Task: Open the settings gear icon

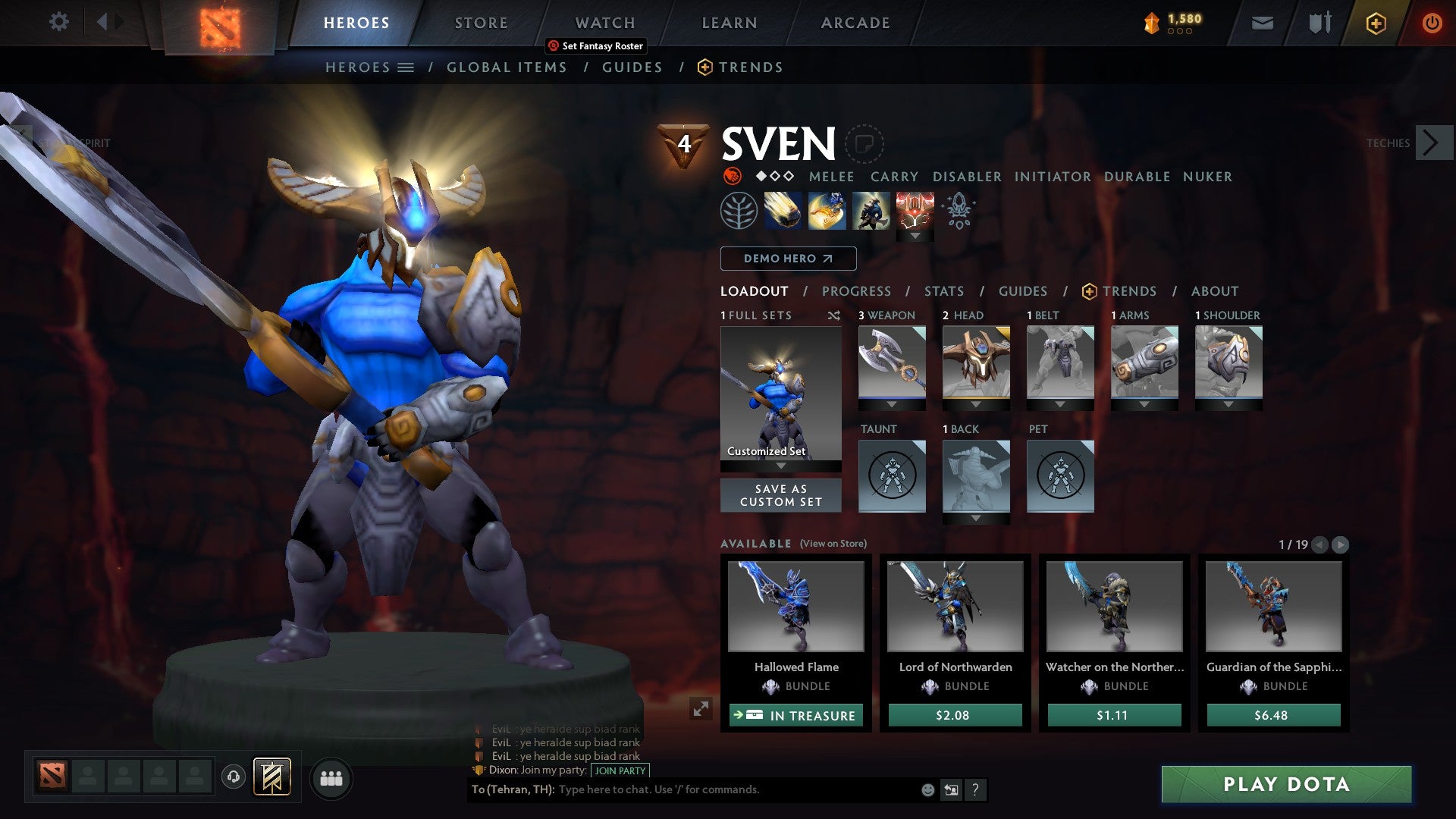Action: 58,22
